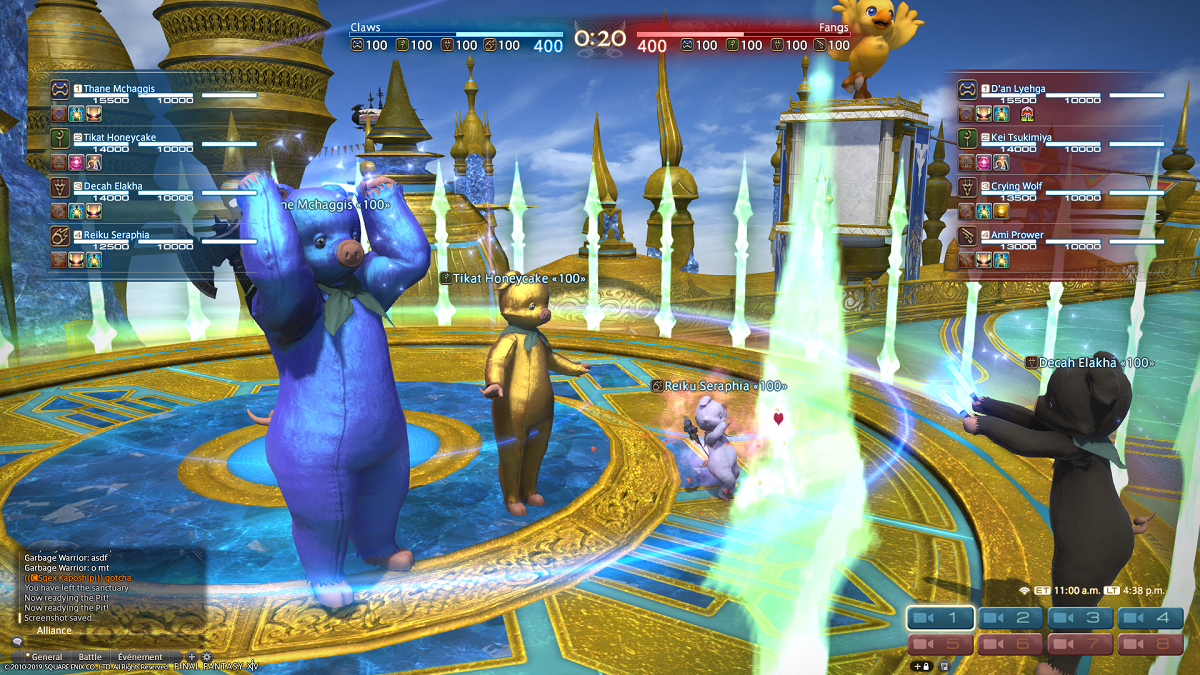Open the General chat tab
This screenshot has width=1200, height=675.
(x=47, y=657)
